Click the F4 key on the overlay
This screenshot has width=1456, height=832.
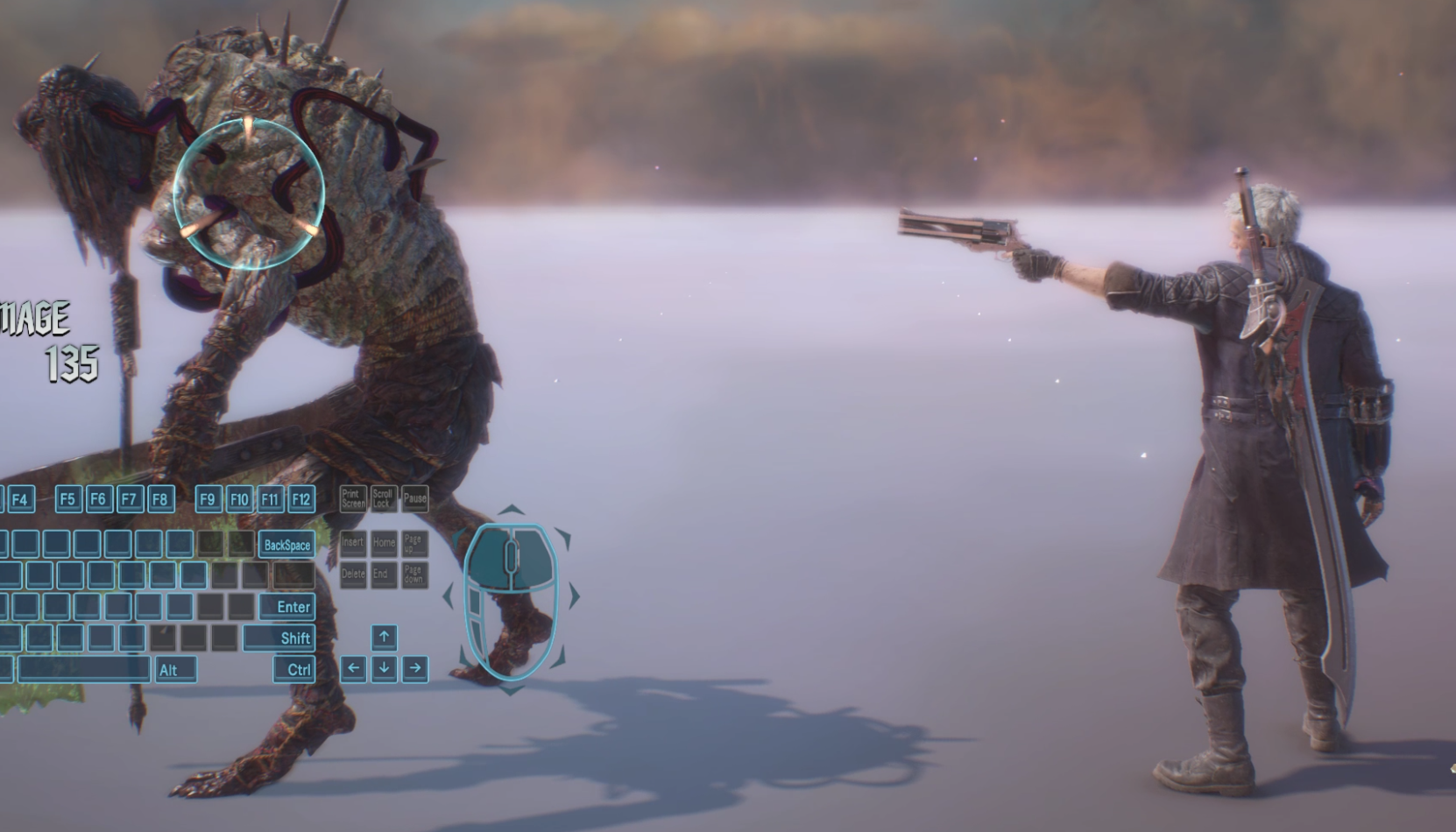coord(20,499)
